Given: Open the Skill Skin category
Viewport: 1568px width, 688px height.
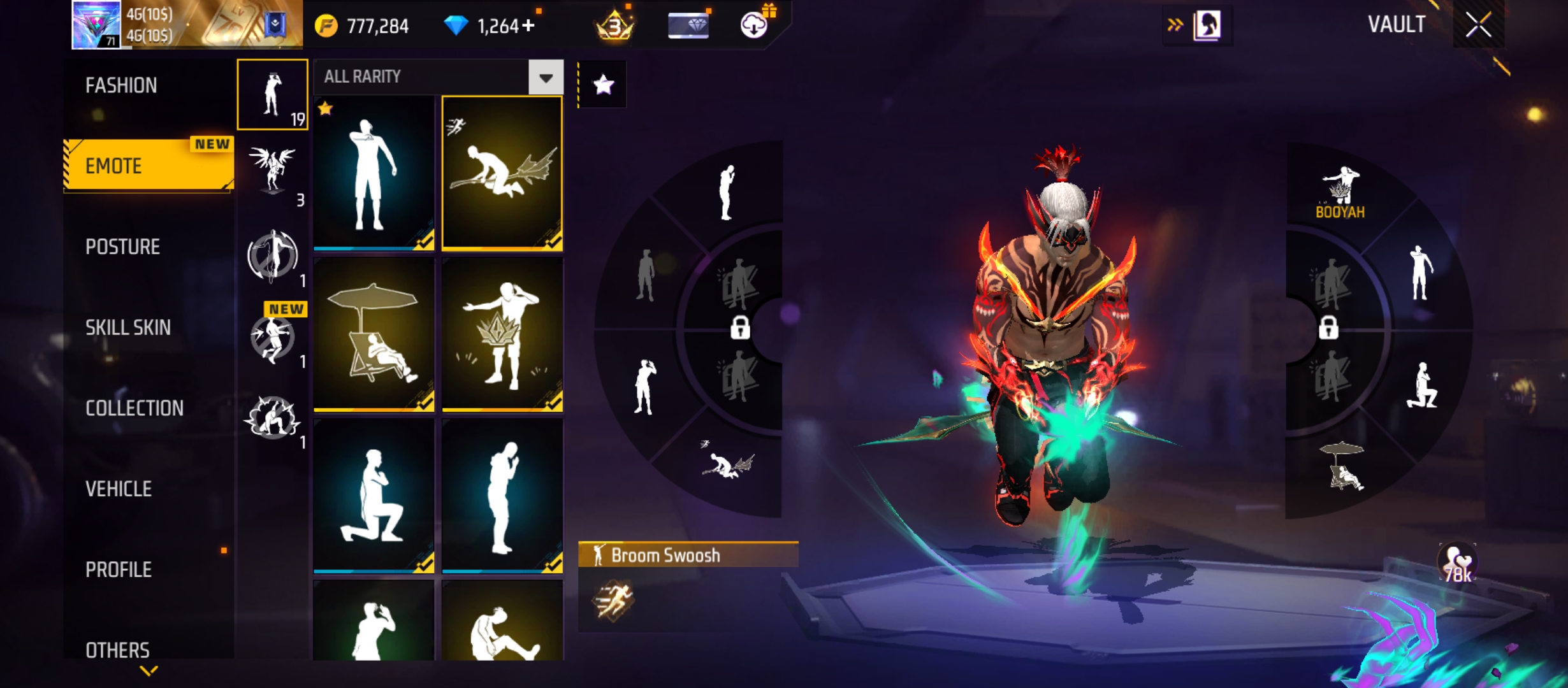Looking at the screenshot, I should pos(128,327).
